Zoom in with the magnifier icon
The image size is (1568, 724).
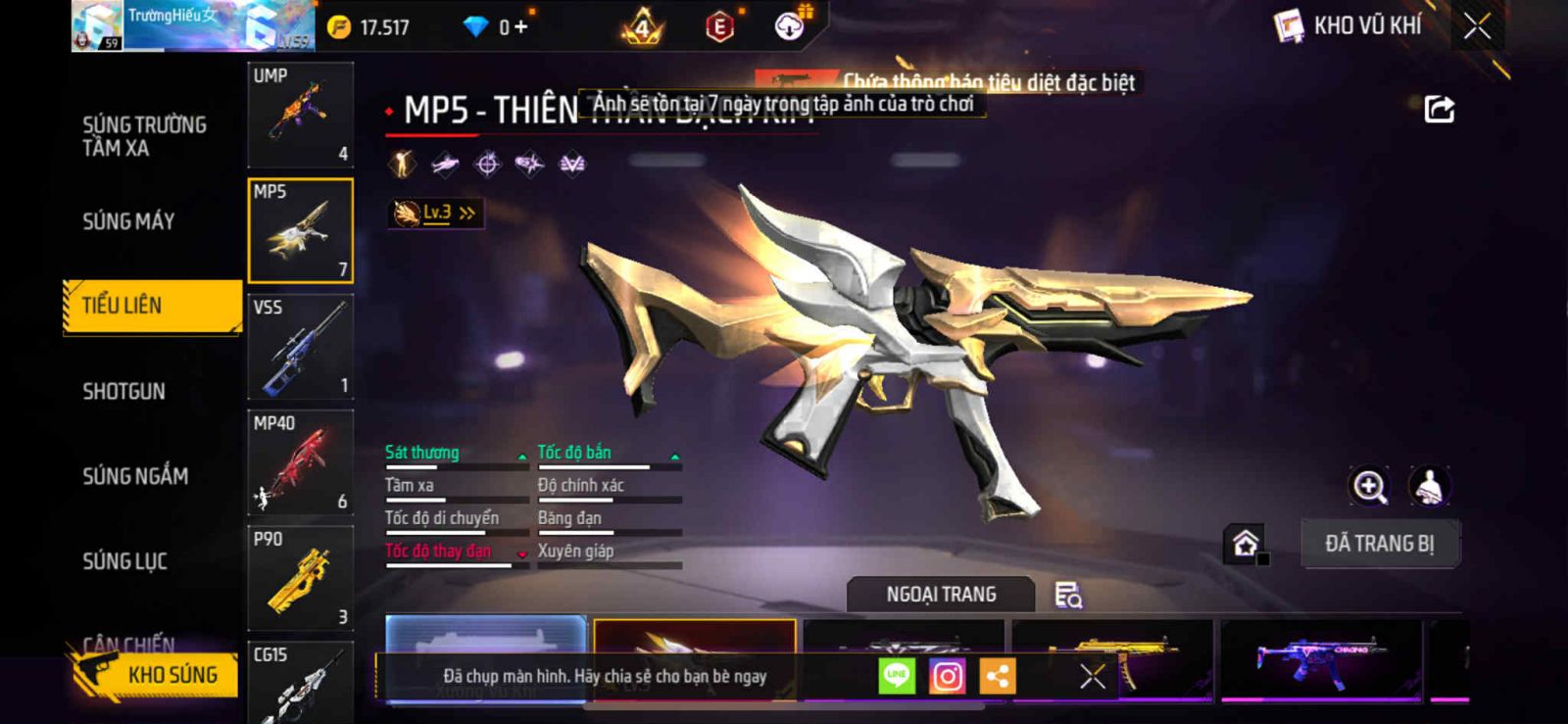click(x=1369, y=486)
